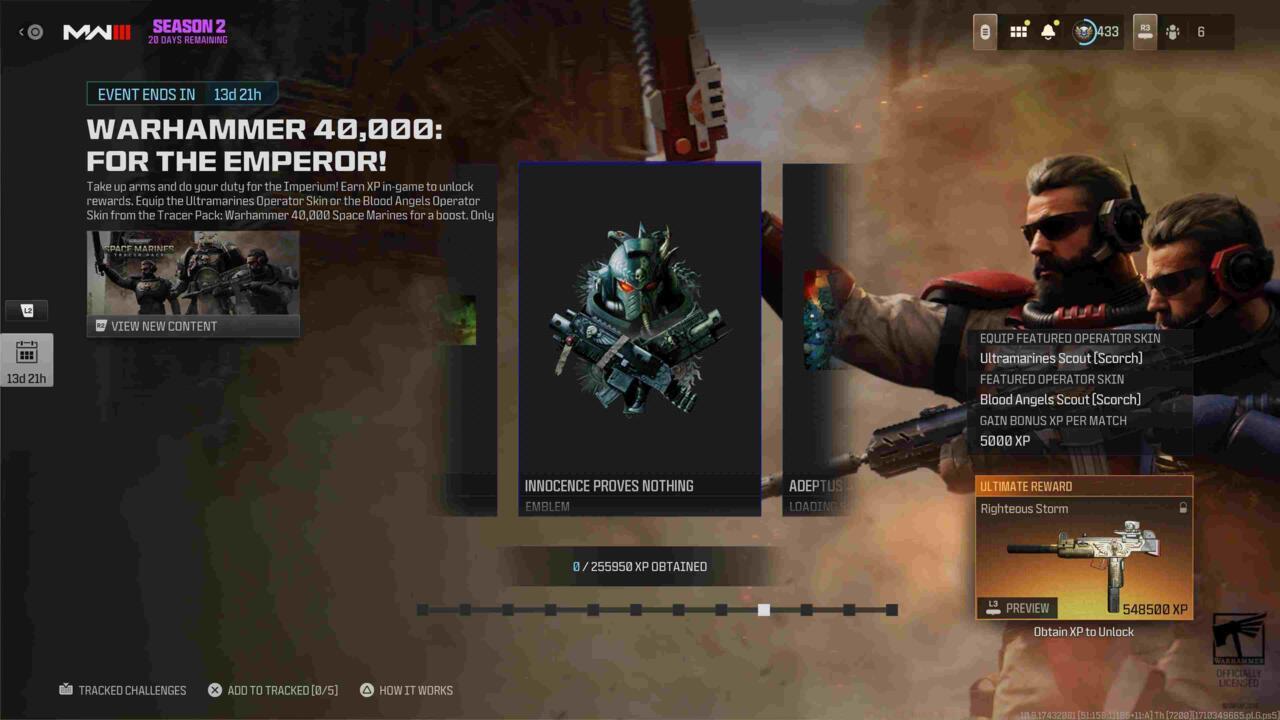Viewport: 1280px width, 720px height.
Task: Select the calendar event tab showing 13d 21h
Action: click(x=27, y=360)
